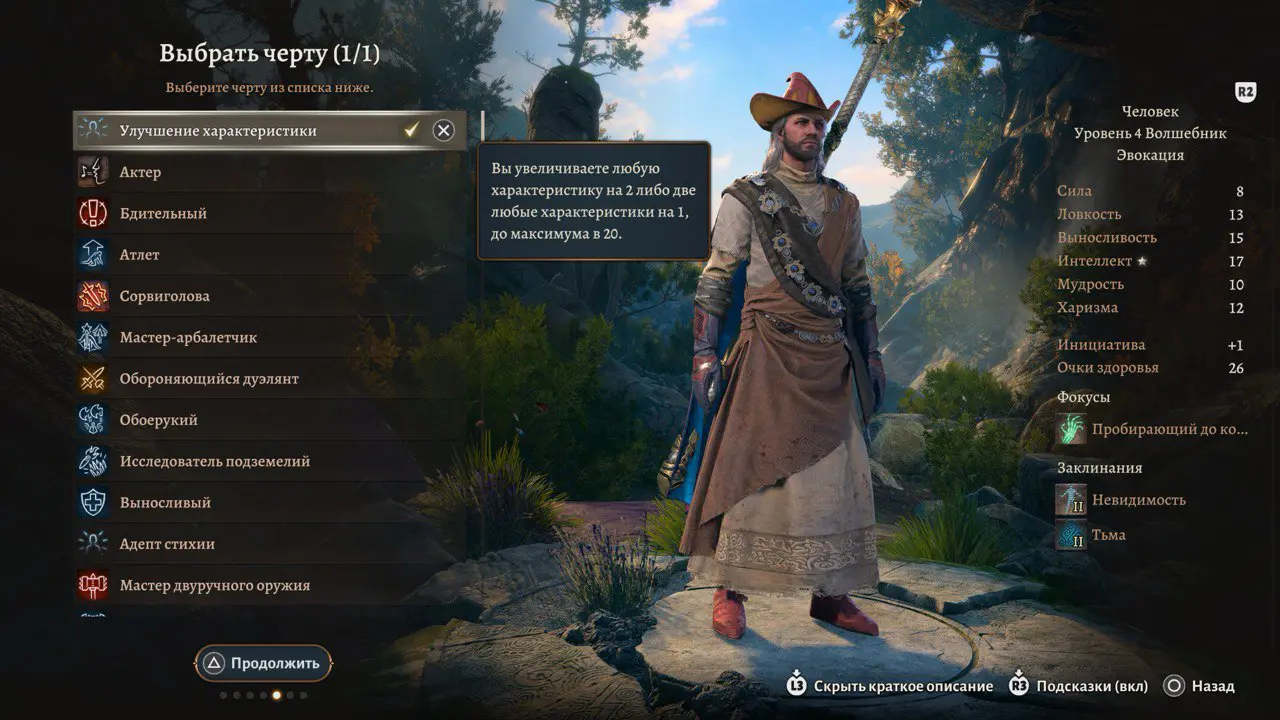Deselect the feat with the X button

point(443,130)
